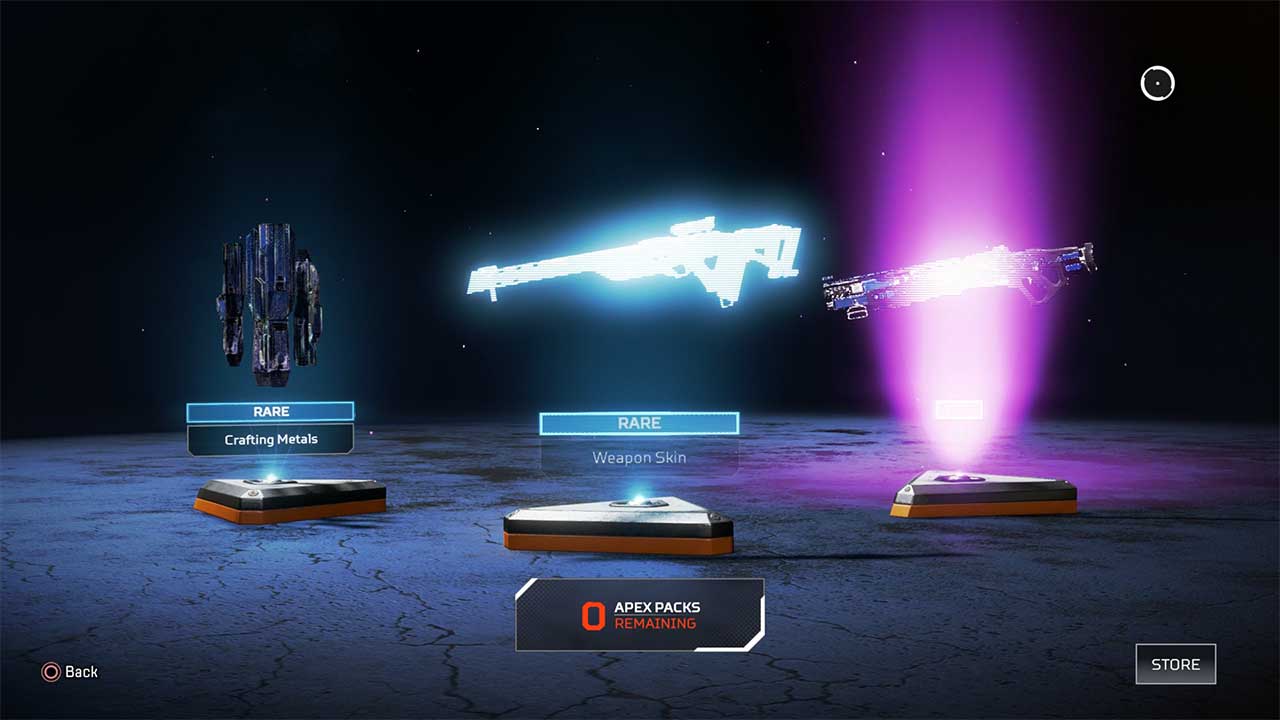
Task: Click the STORE button in the corner
Action: [1175, 664]
